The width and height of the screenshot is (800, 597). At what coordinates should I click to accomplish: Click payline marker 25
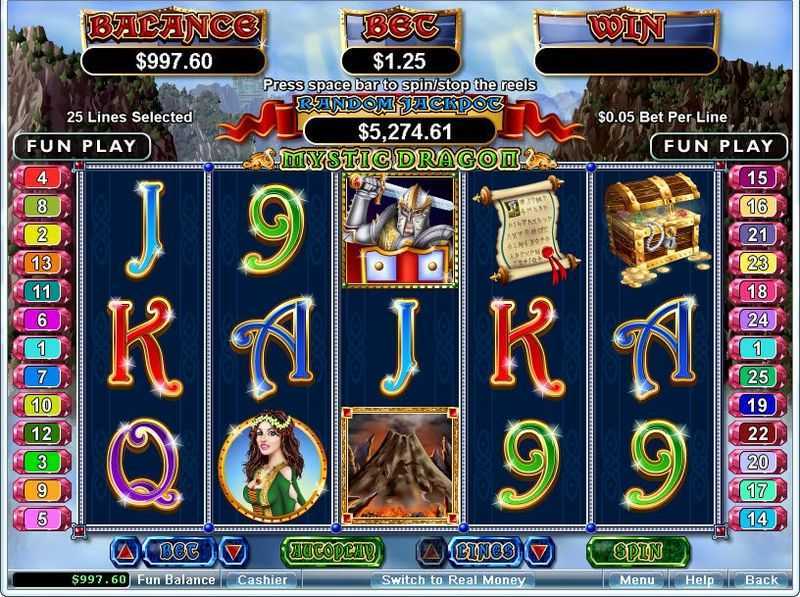(757, 377)
